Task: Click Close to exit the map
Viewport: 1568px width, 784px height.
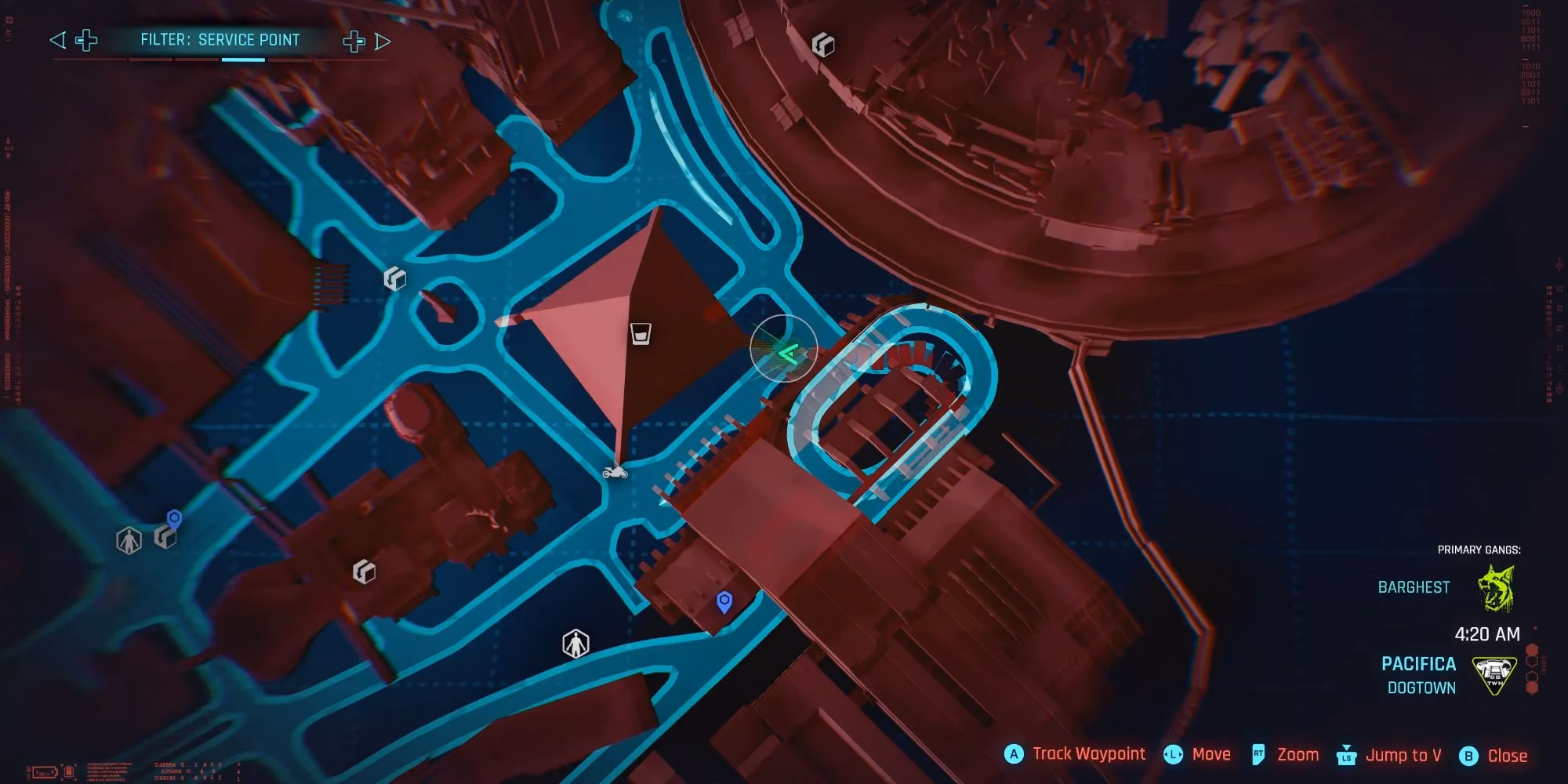Action: pos(1506,754)
